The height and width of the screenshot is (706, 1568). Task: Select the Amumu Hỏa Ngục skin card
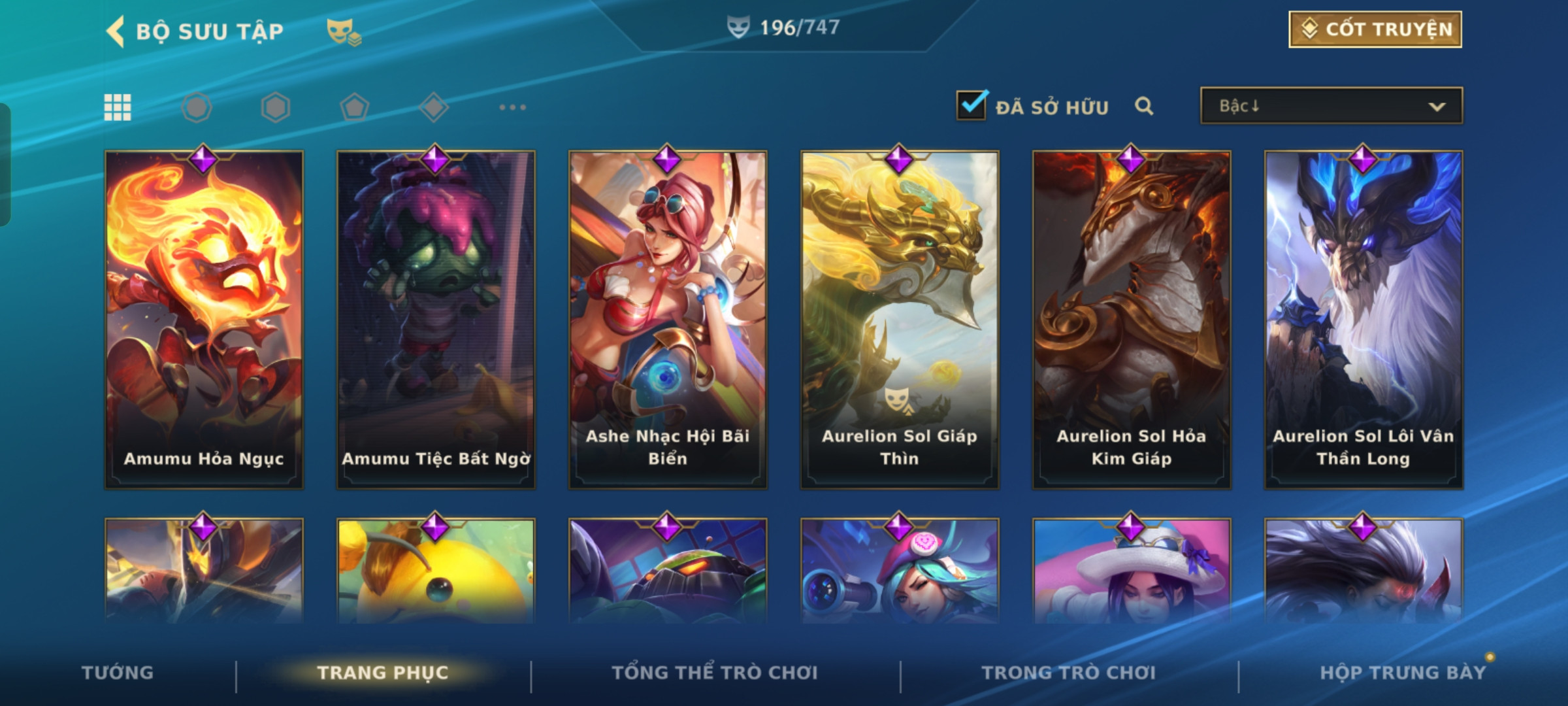[x=204, y=320]
